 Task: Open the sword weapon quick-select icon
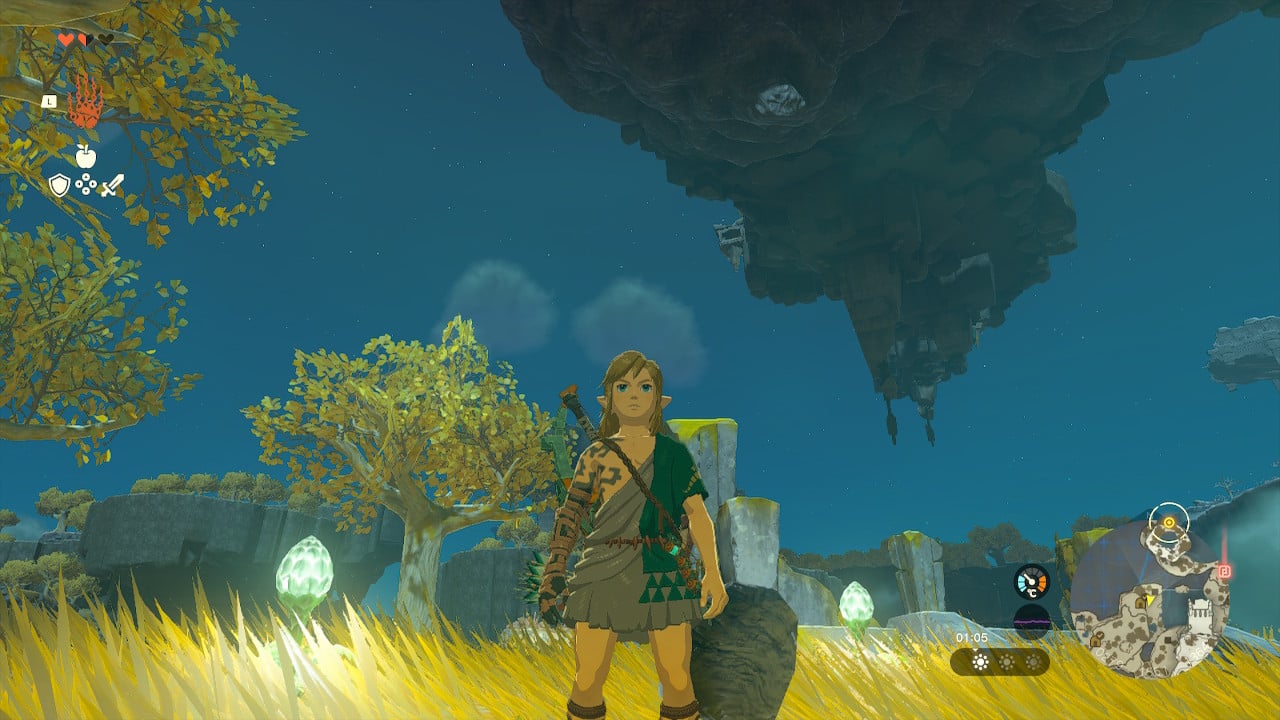112,185
